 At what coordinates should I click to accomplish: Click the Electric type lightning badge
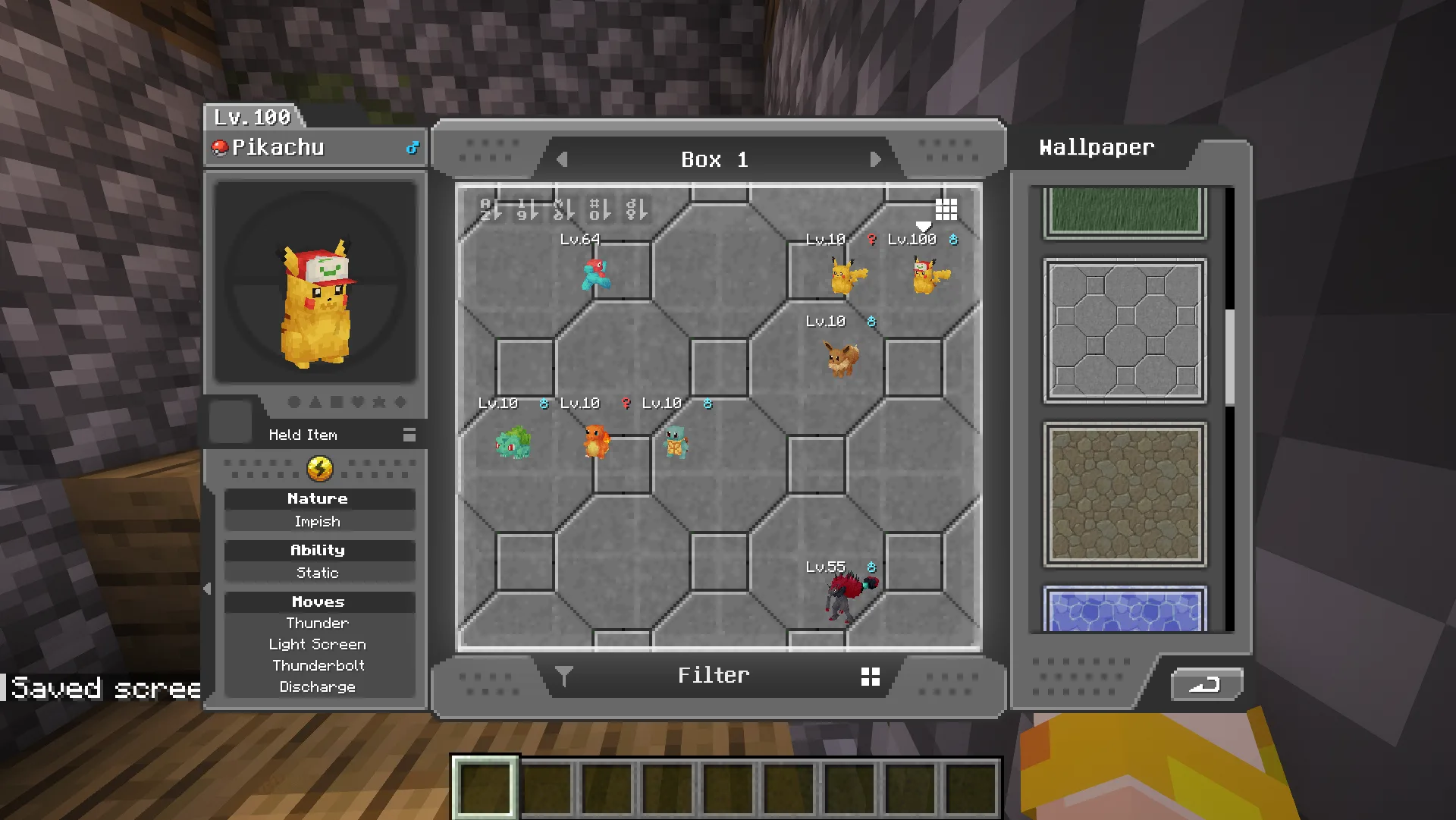click(x=319, y=469)
